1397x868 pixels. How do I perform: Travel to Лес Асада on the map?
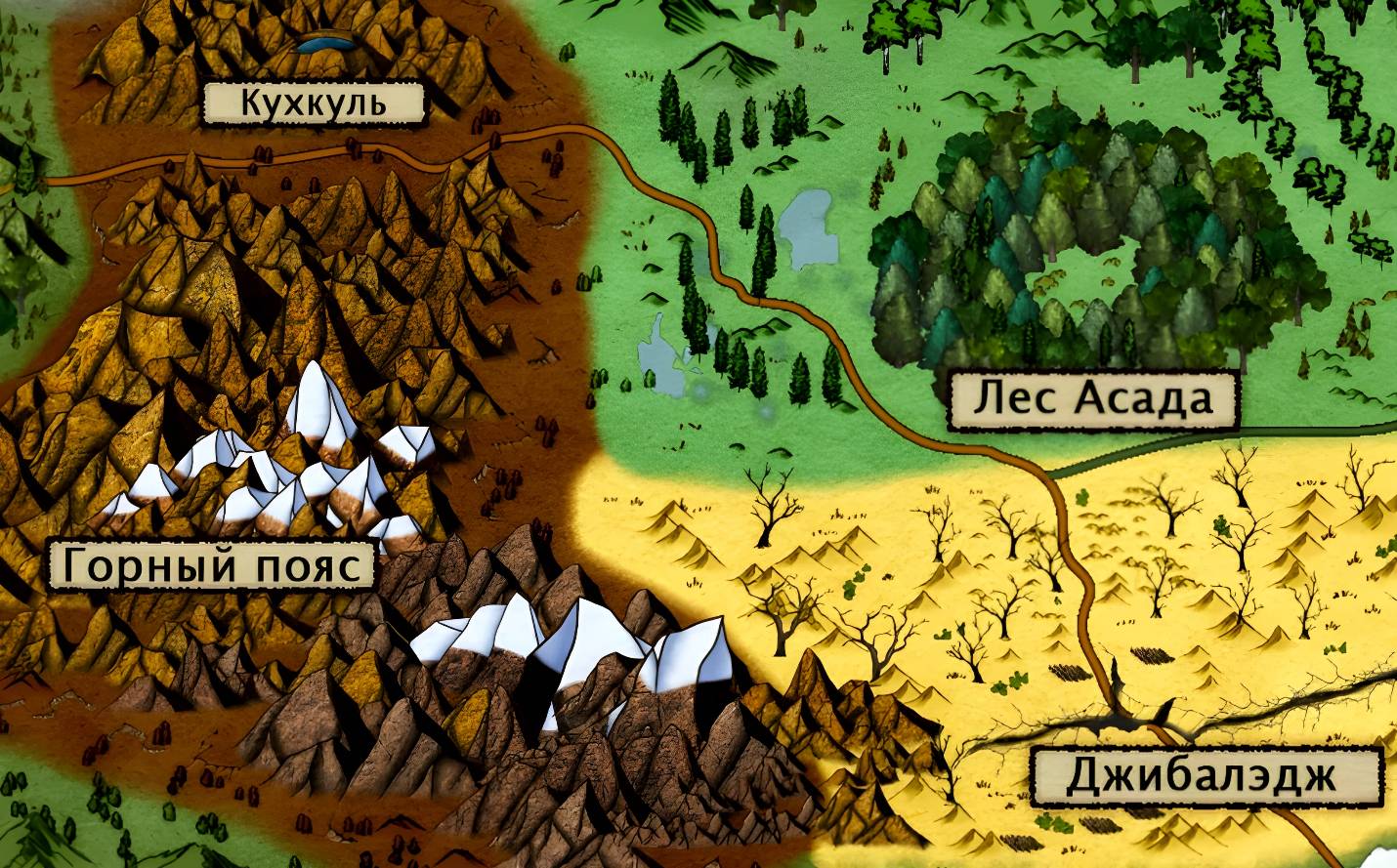pyautogui.click(x=1092, y=399)
